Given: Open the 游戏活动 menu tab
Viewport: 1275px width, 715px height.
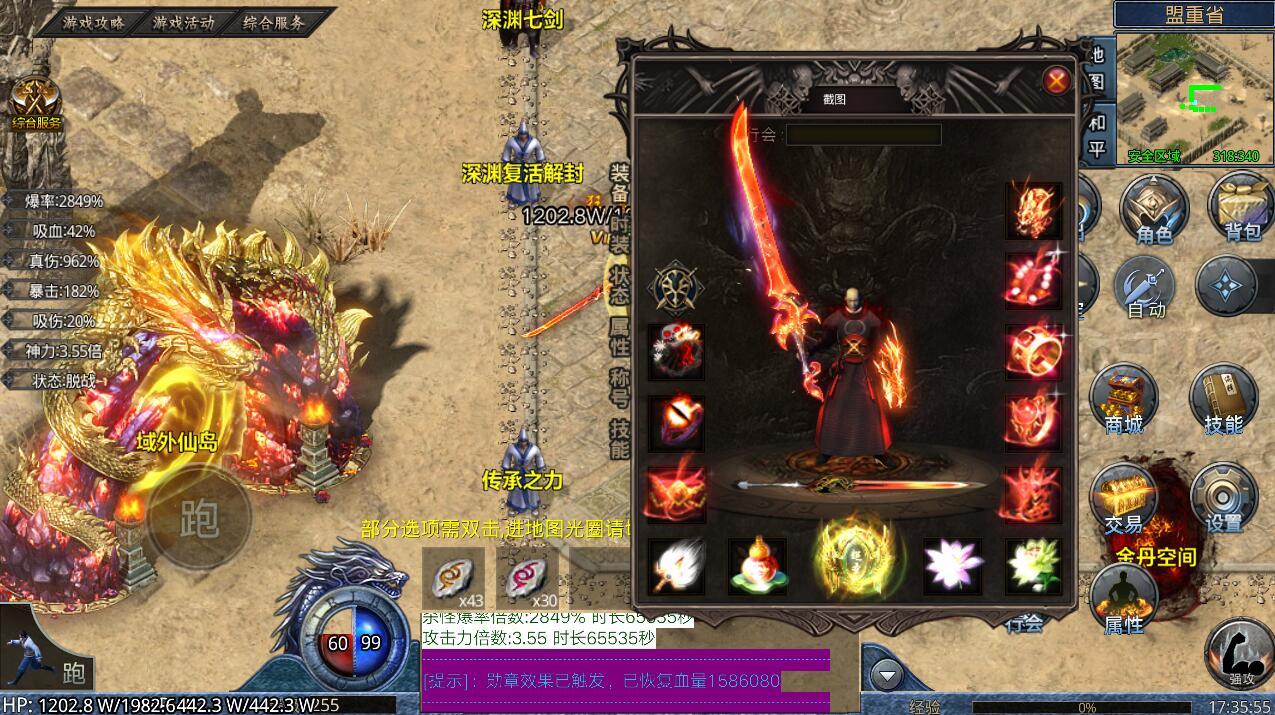Looking at the screenshot, I should (183, 22).
